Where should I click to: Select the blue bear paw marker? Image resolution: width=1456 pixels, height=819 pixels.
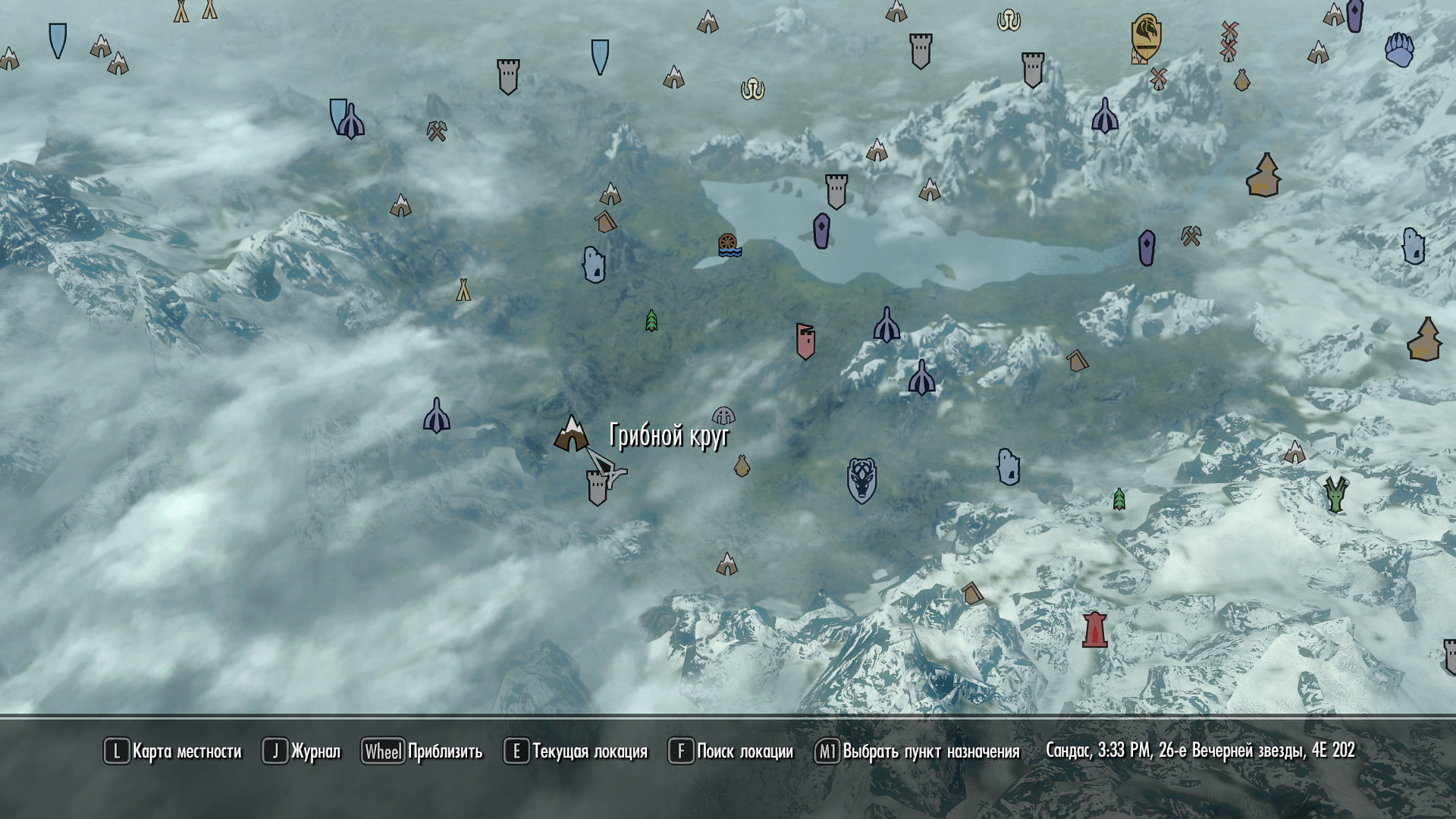click(1399, 50)
